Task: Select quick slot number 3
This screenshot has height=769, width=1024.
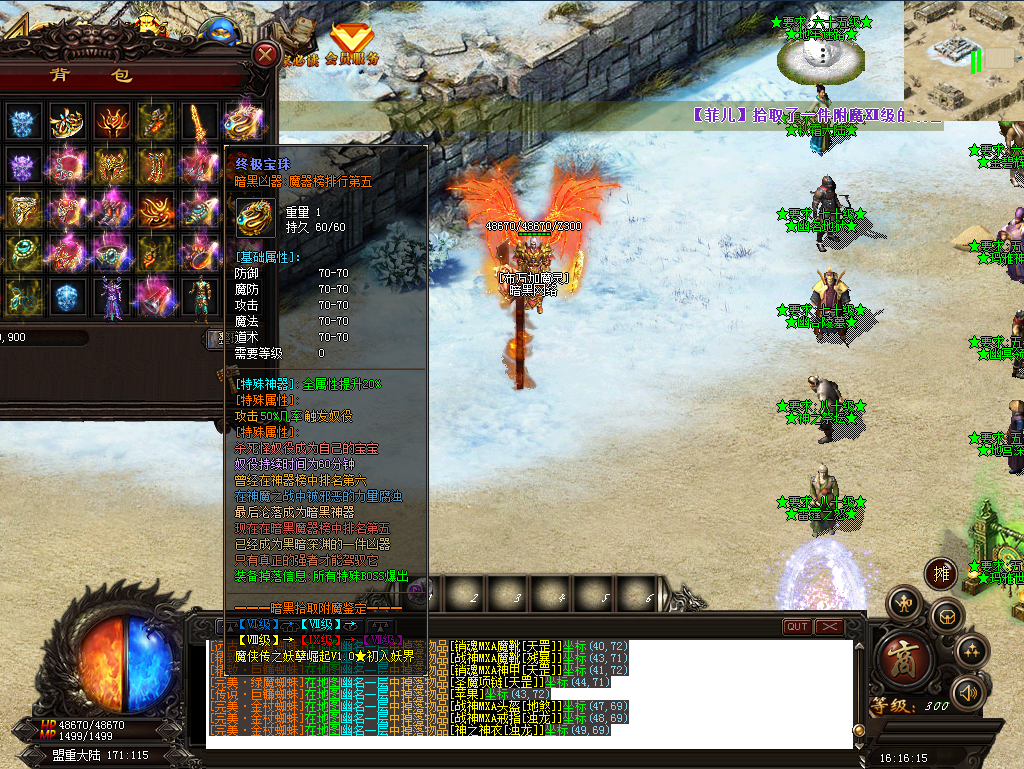Action: [518, 597]
